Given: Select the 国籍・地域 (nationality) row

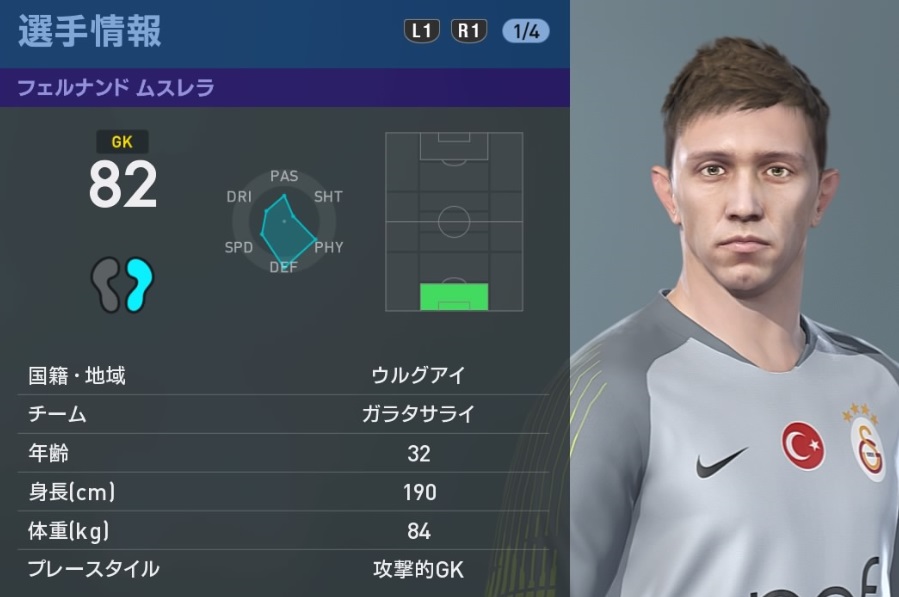Looking at the screenshot, I should pos(284,376).
